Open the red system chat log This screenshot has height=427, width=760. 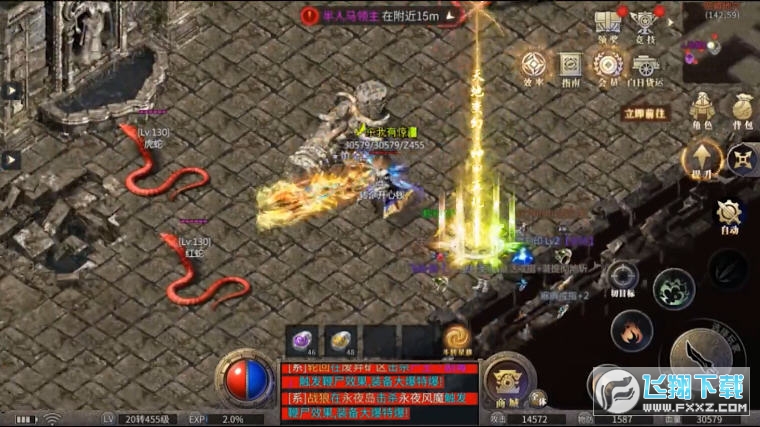[380, 383]
